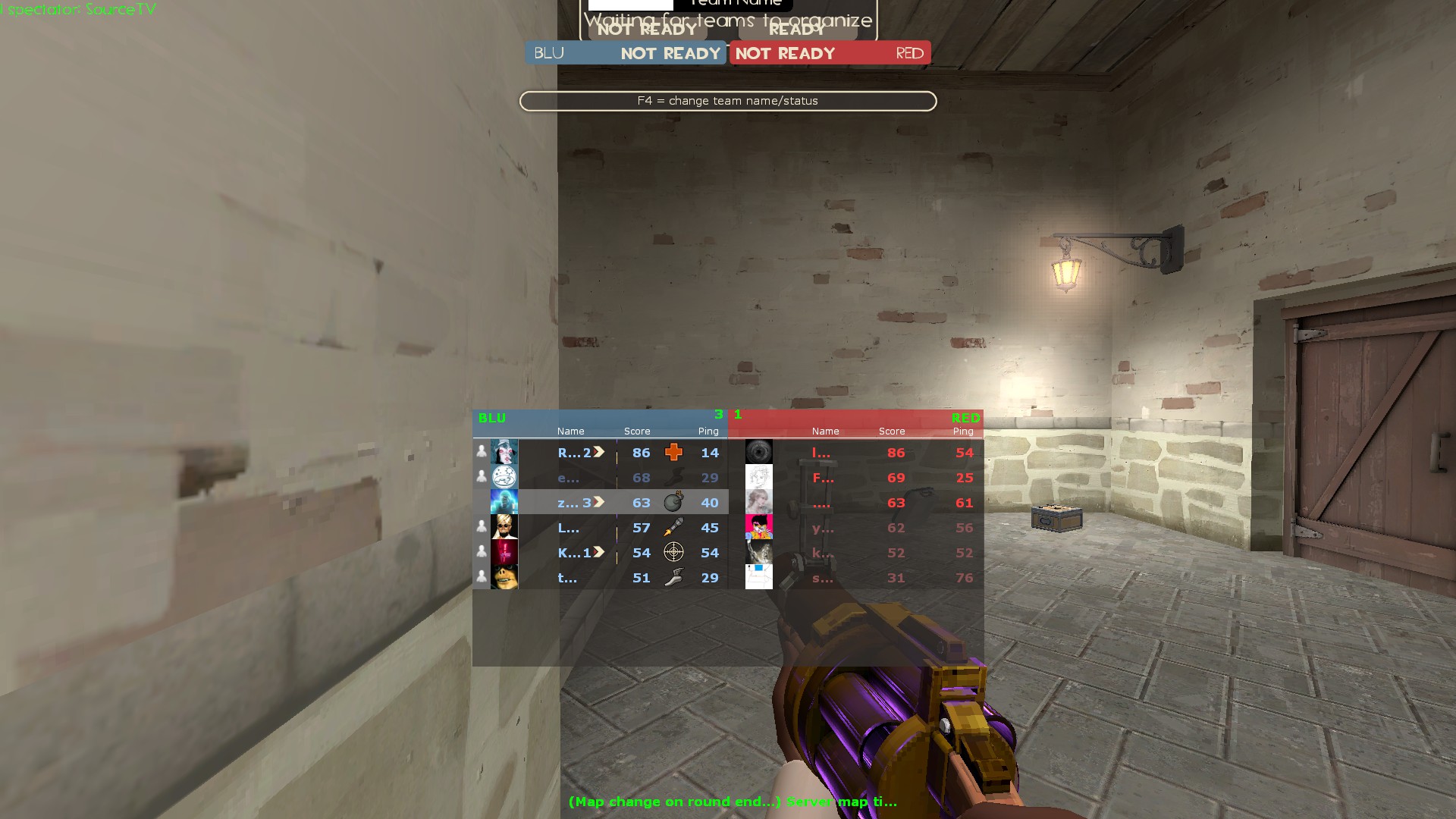Click the dark vinyl-disc avatar on RED
The image size is (1456, 819).
point(758,453)
